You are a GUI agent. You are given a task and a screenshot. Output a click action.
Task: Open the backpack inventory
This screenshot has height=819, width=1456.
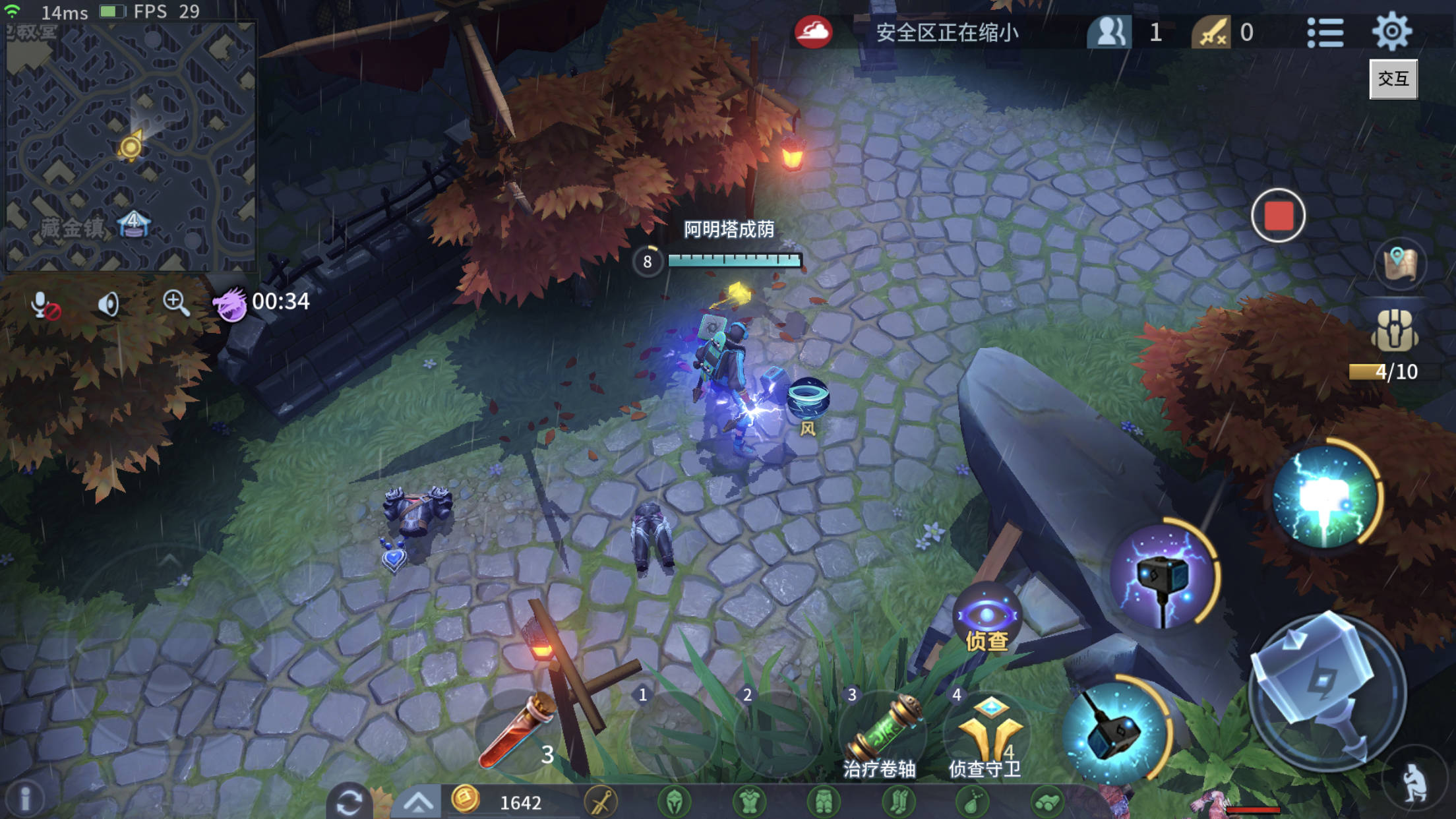pos(1395,331)
